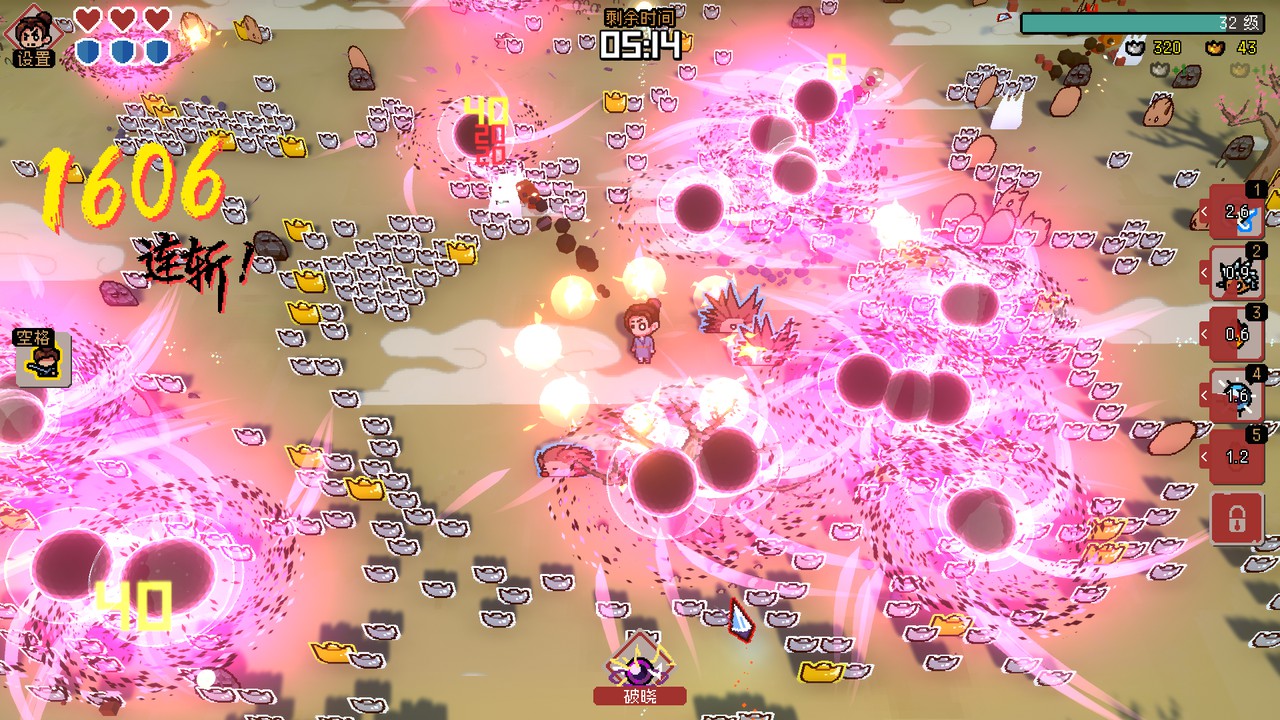Screen dimensions: 1280x720
Task: Select skill slot 5 with 1.2 cooldown
Action: [x=1237, y=457]
